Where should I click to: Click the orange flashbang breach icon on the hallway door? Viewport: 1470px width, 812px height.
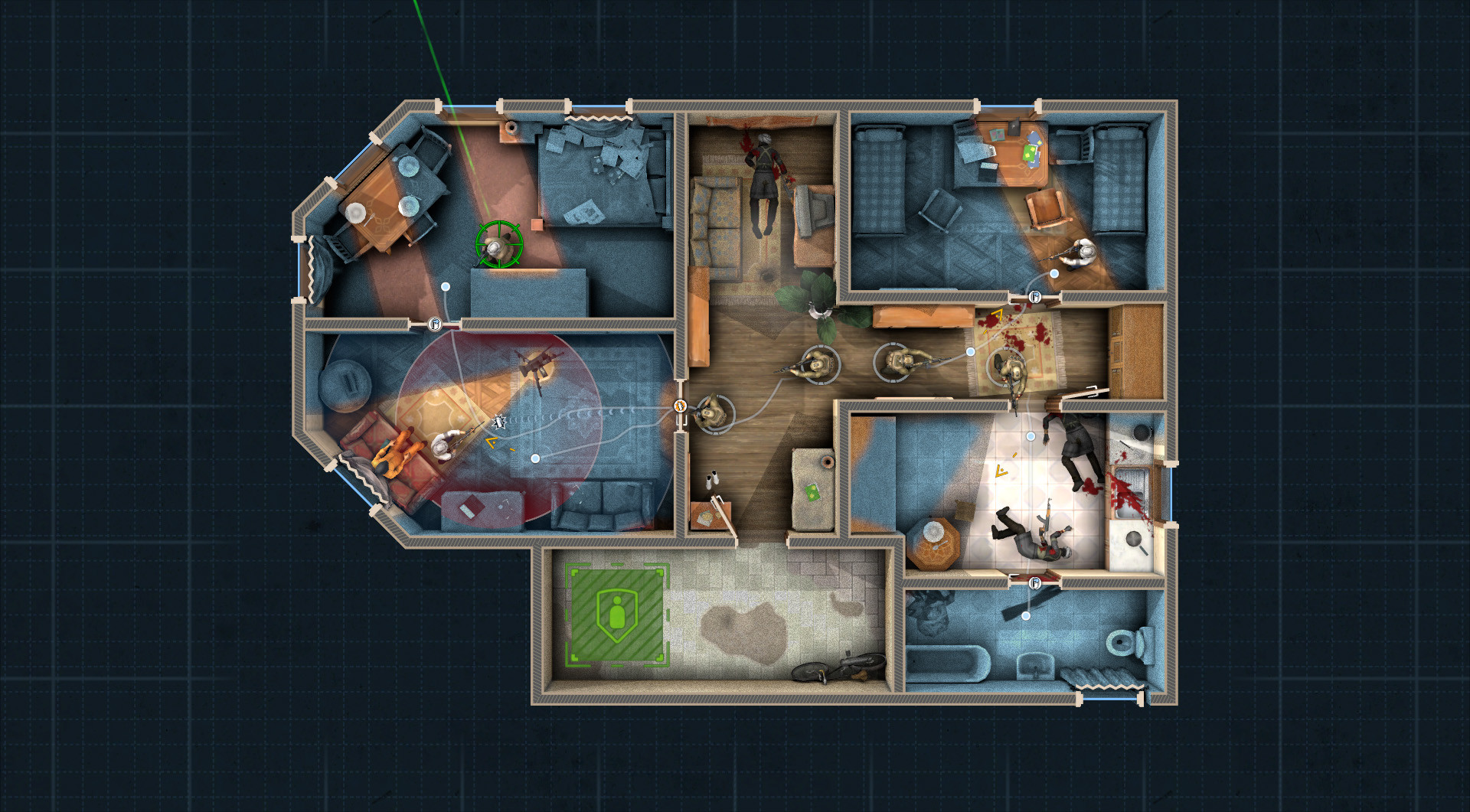coord(681,406)
